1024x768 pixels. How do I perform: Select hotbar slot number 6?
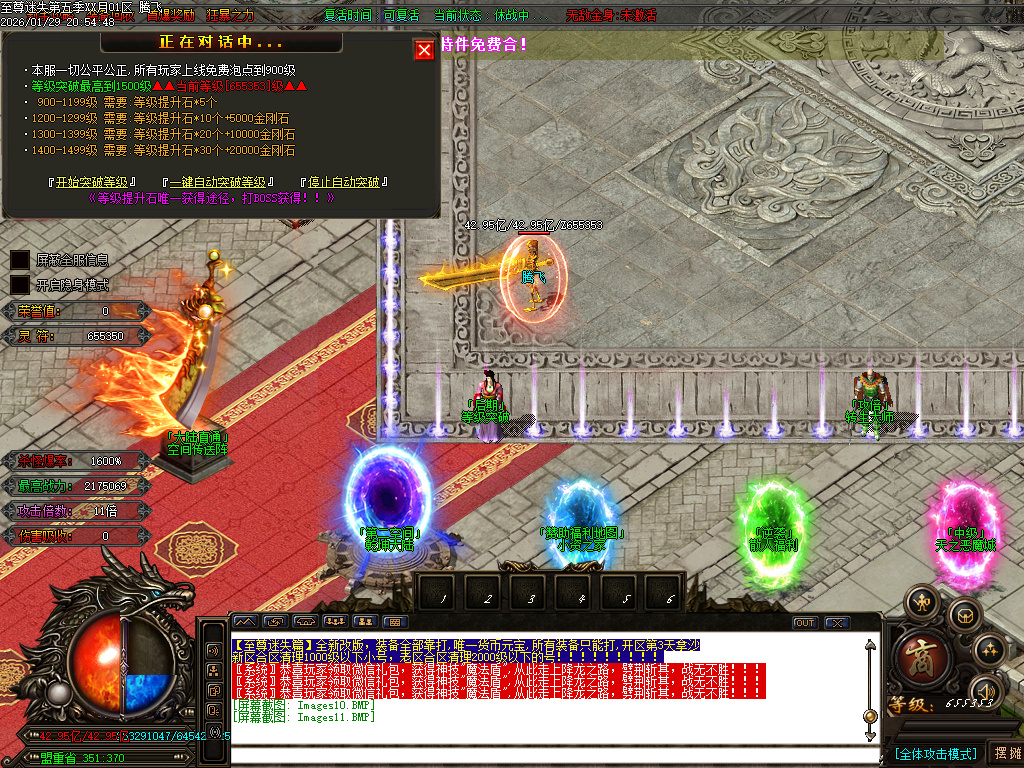click(669, 598)
